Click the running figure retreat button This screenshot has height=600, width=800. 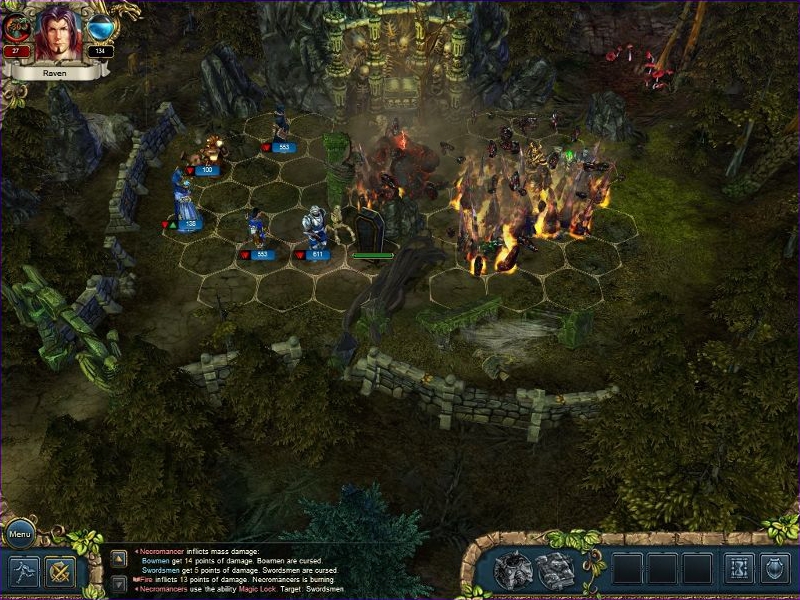(x=23, y=571)
